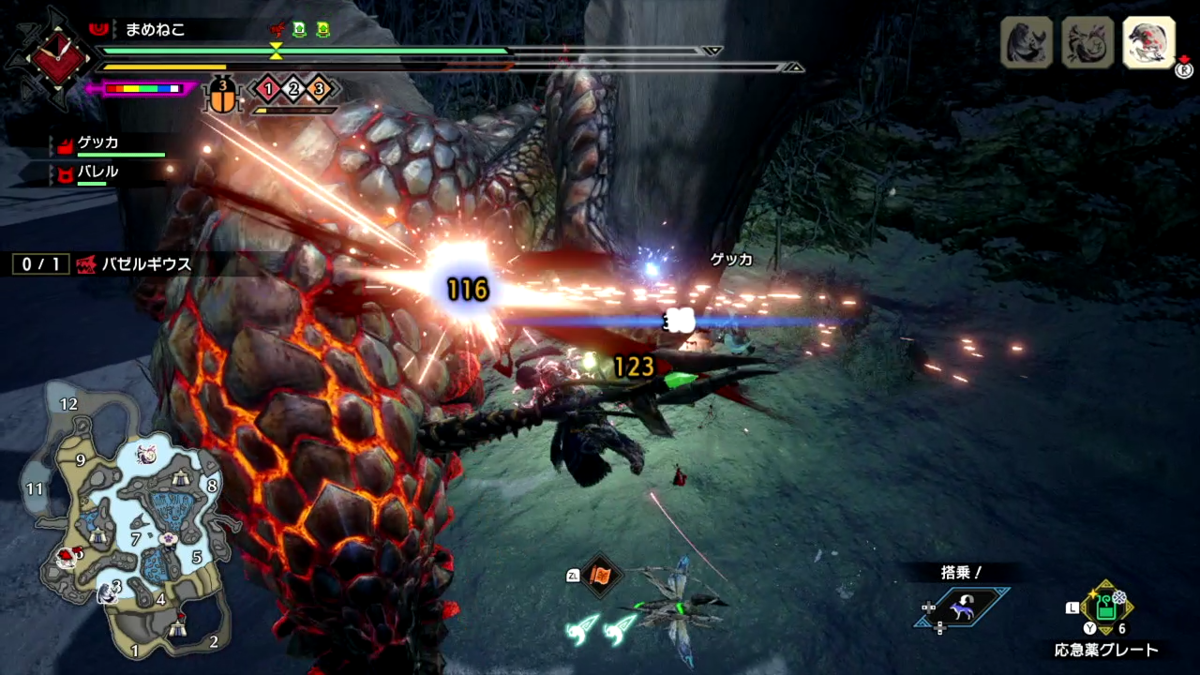Click the insect glaive weapon emblem
This screenshot has width=1200, height=675.
click(x=49, y=58)
